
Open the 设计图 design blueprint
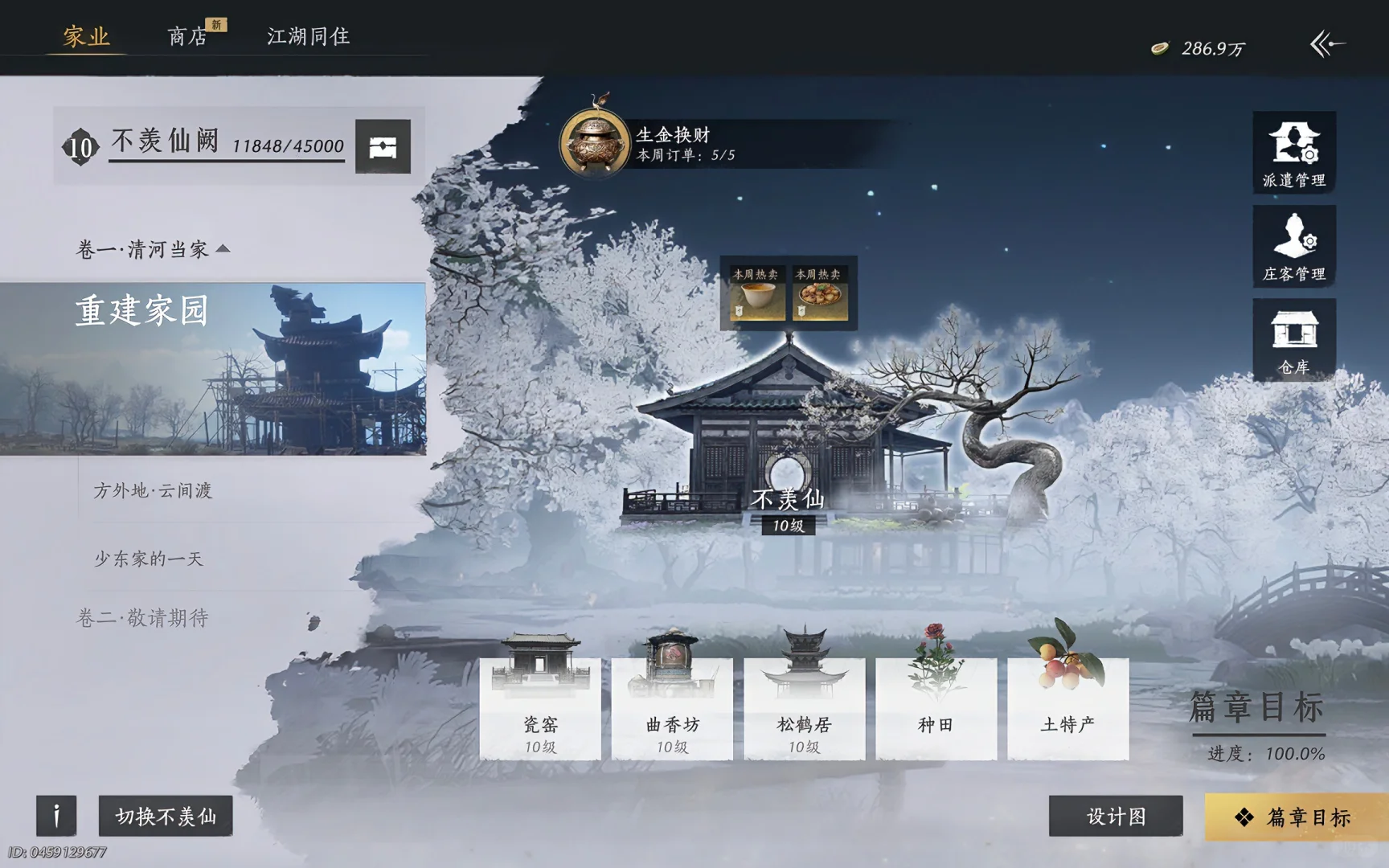tap(1117, 816)
